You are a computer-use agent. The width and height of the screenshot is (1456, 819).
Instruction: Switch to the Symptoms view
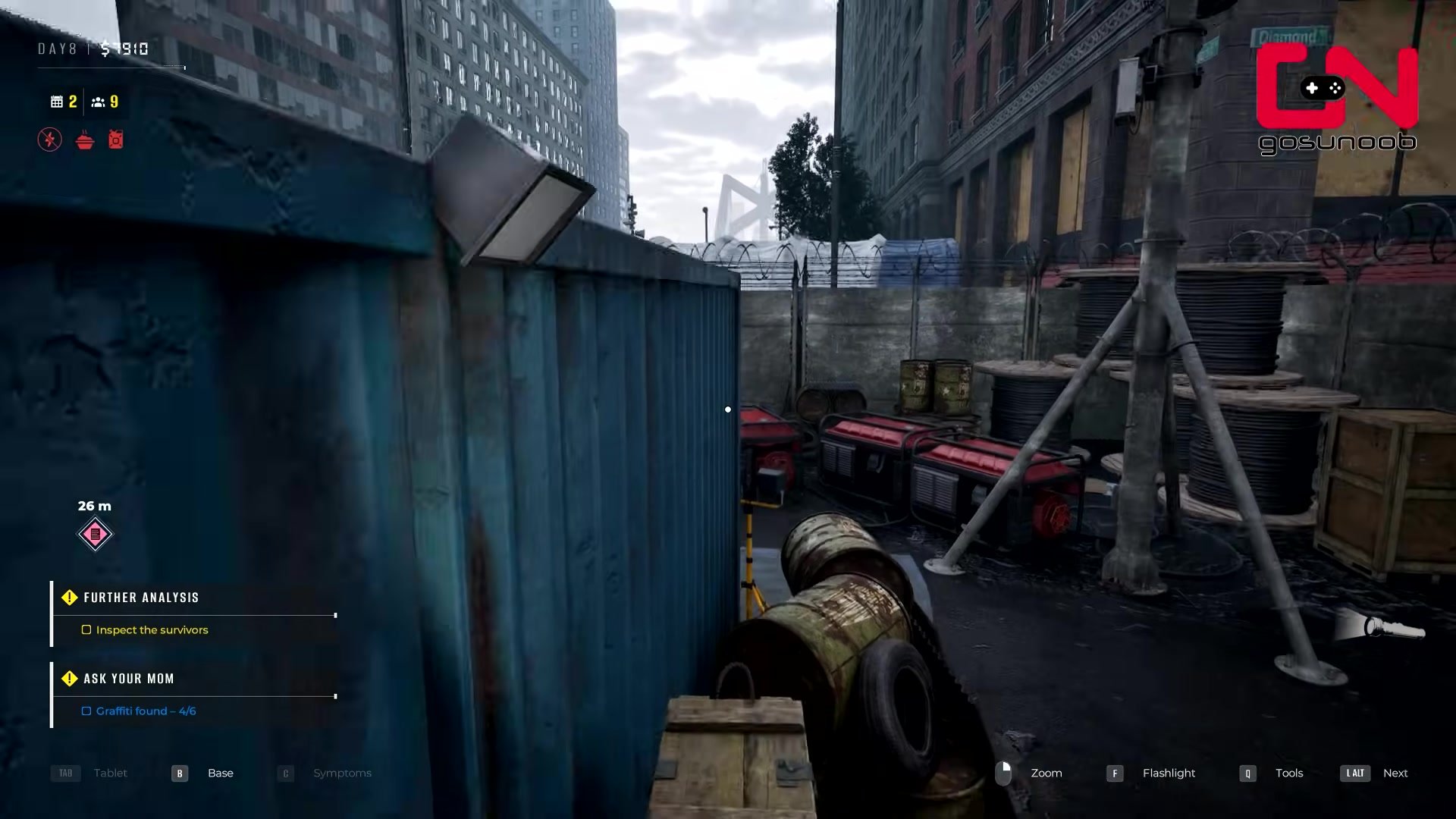341,773
